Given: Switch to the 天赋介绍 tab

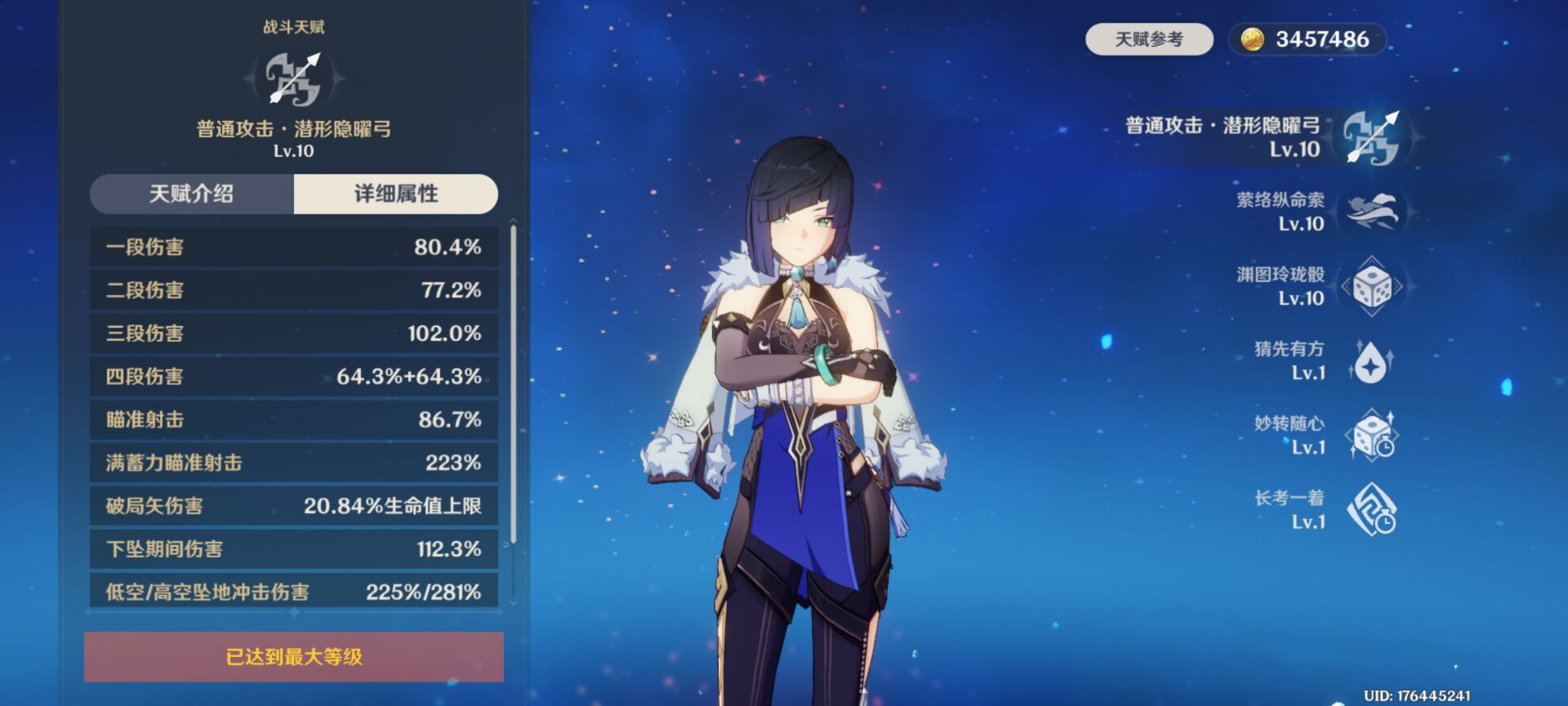Looking at the screenshot, I should coord(192,194).
